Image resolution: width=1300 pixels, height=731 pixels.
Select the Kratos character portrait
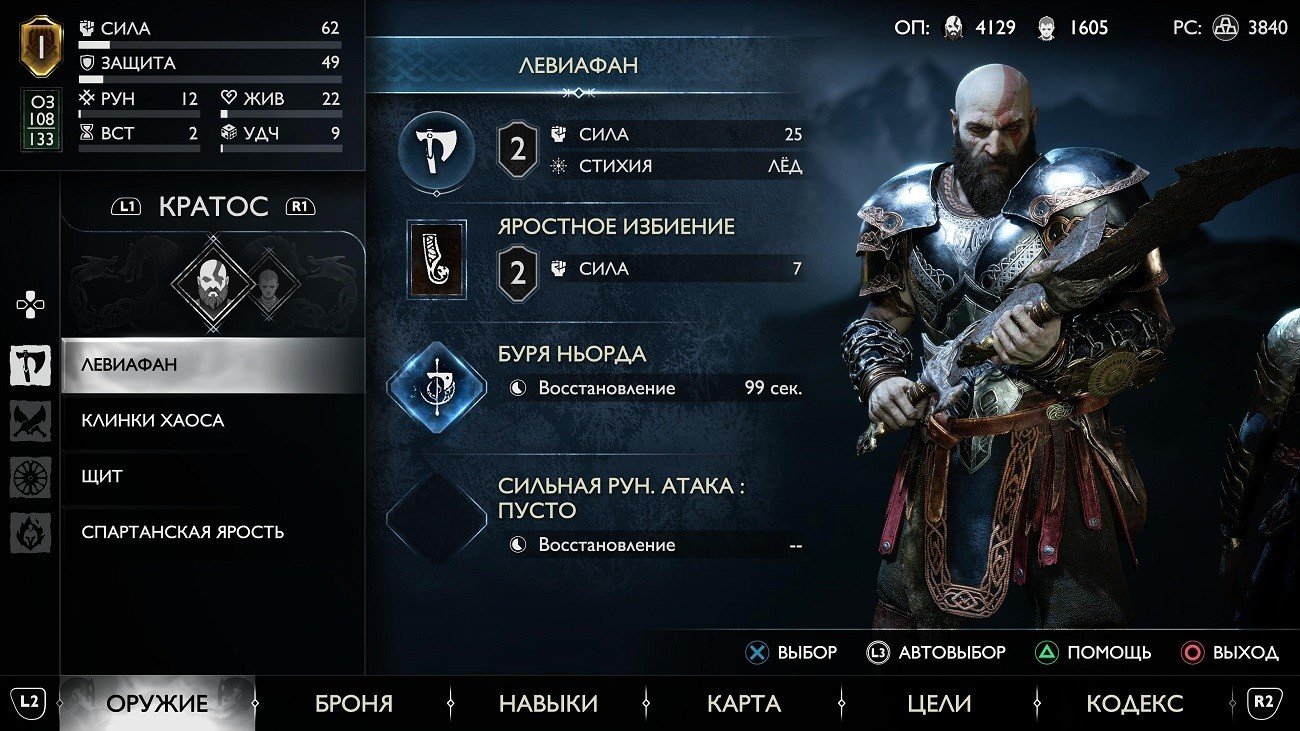tap(211, 285)
